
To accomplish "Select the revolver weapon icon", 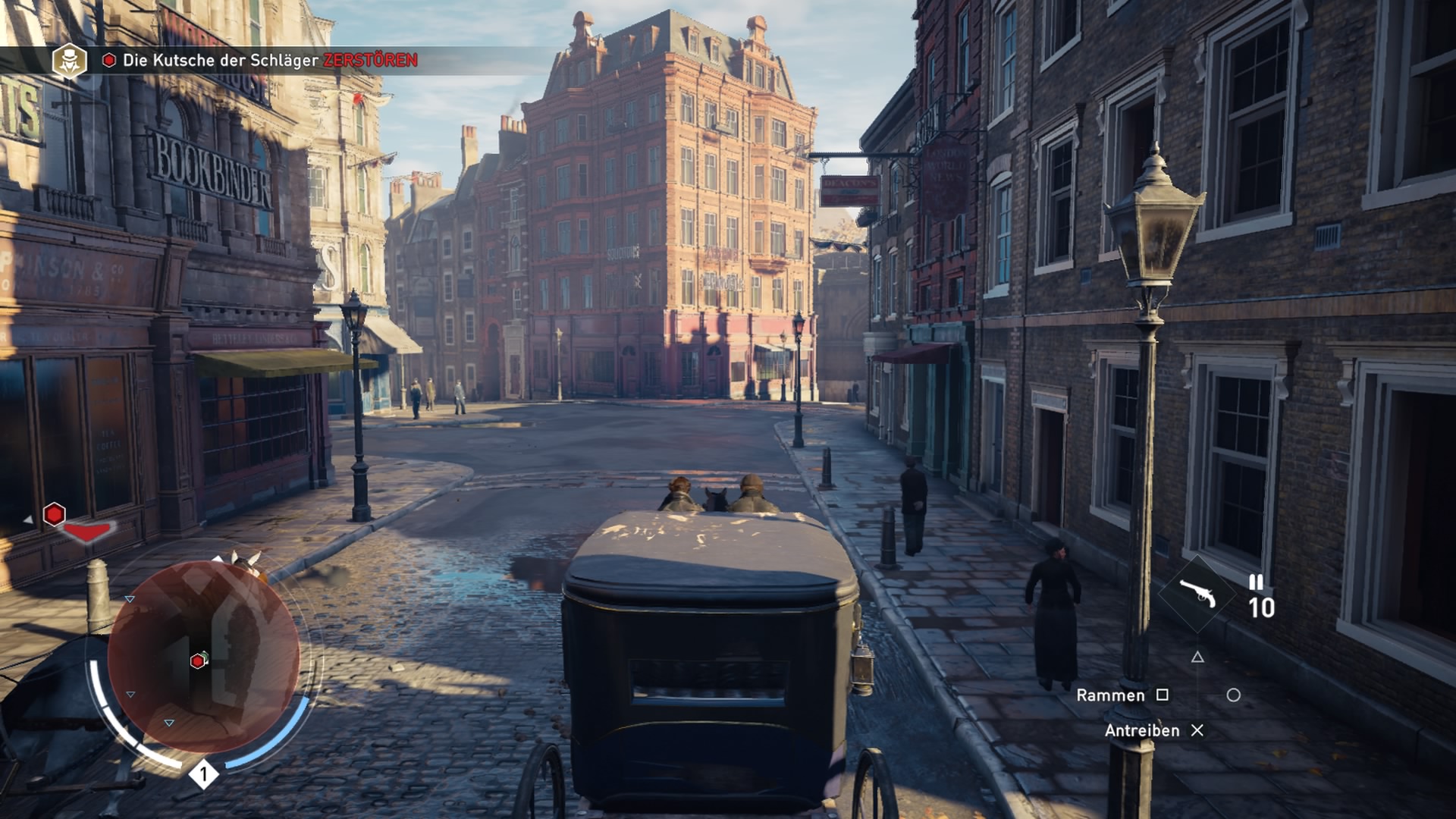I will [x=1197, y=594].
